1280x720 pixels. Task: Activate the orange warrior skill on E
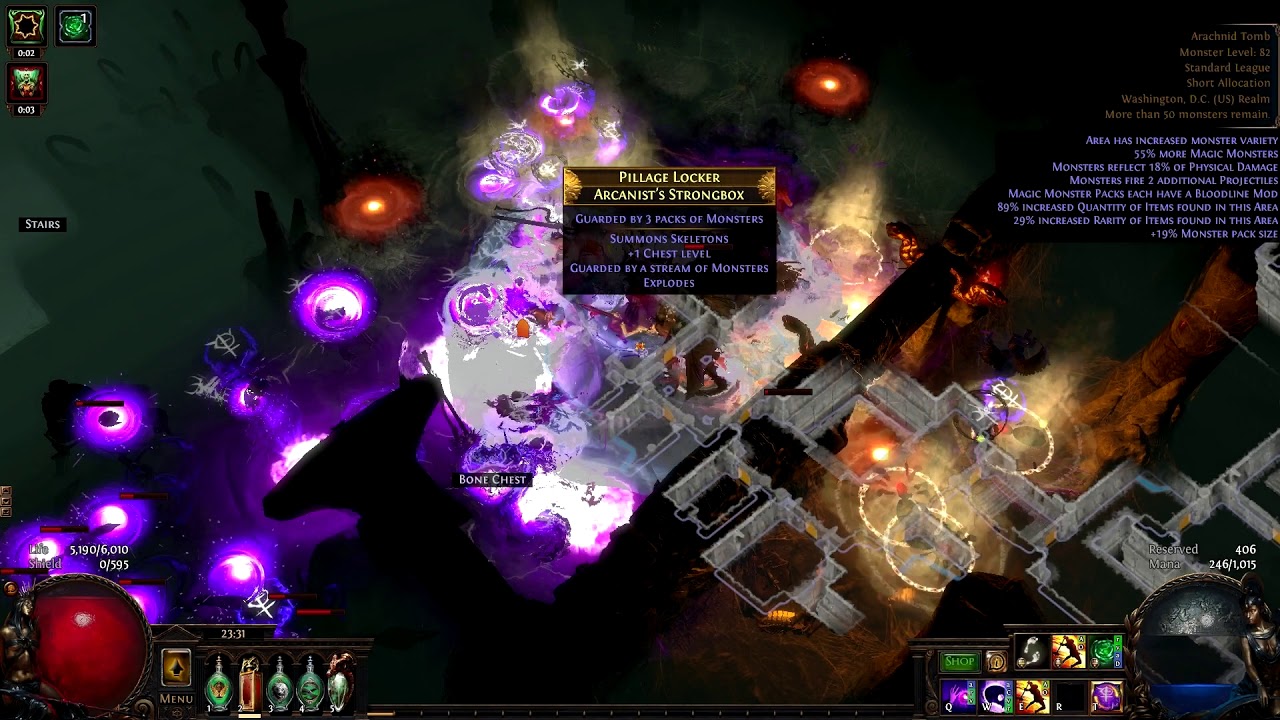[x=1032, y=695]
